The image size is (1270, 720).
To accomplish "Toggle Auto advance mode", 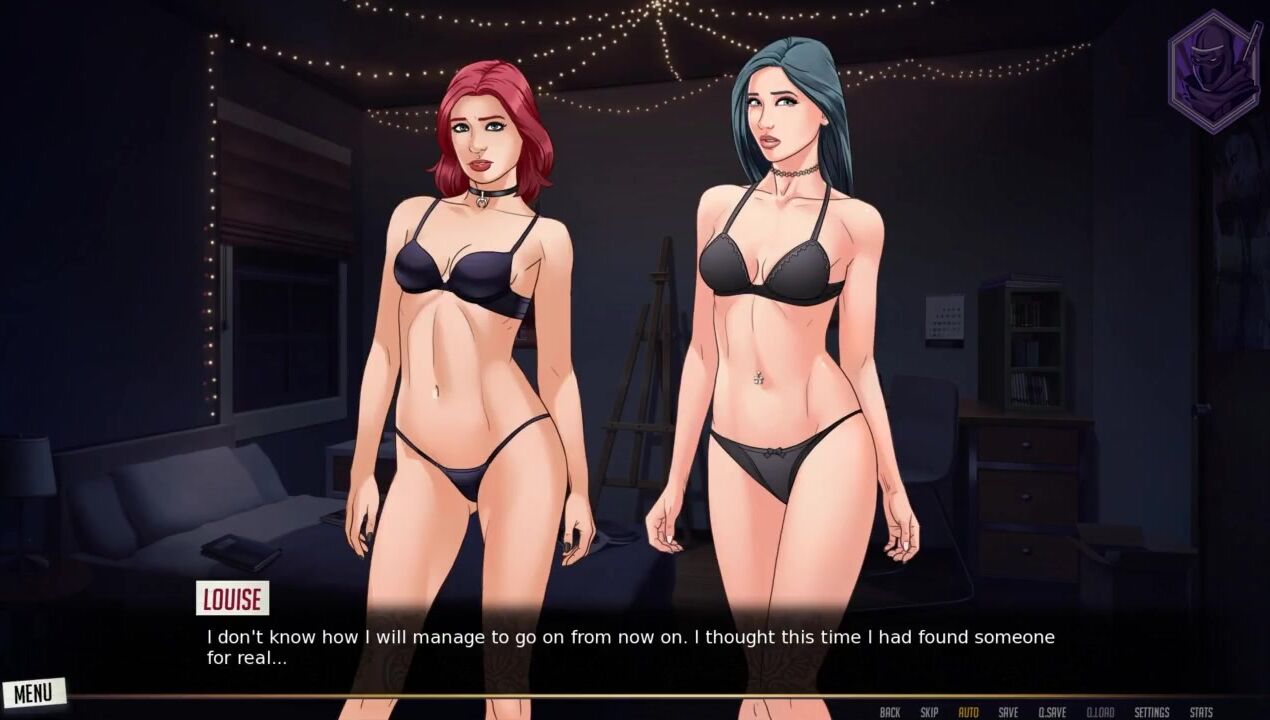I will tap(968, 712).
